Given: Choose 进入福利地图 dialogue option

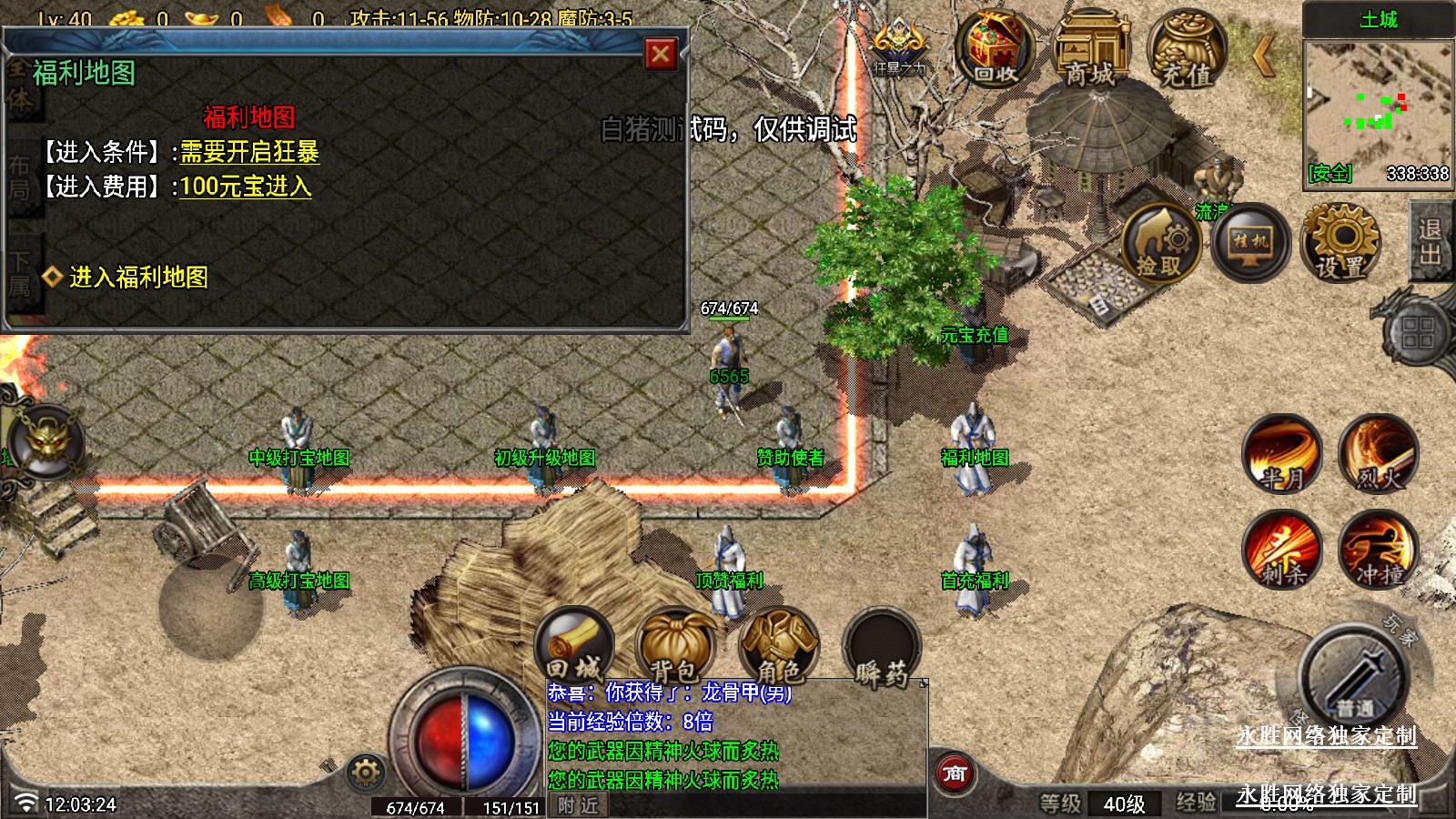Looking at the screenshot, I should click(x=138, y=277).
